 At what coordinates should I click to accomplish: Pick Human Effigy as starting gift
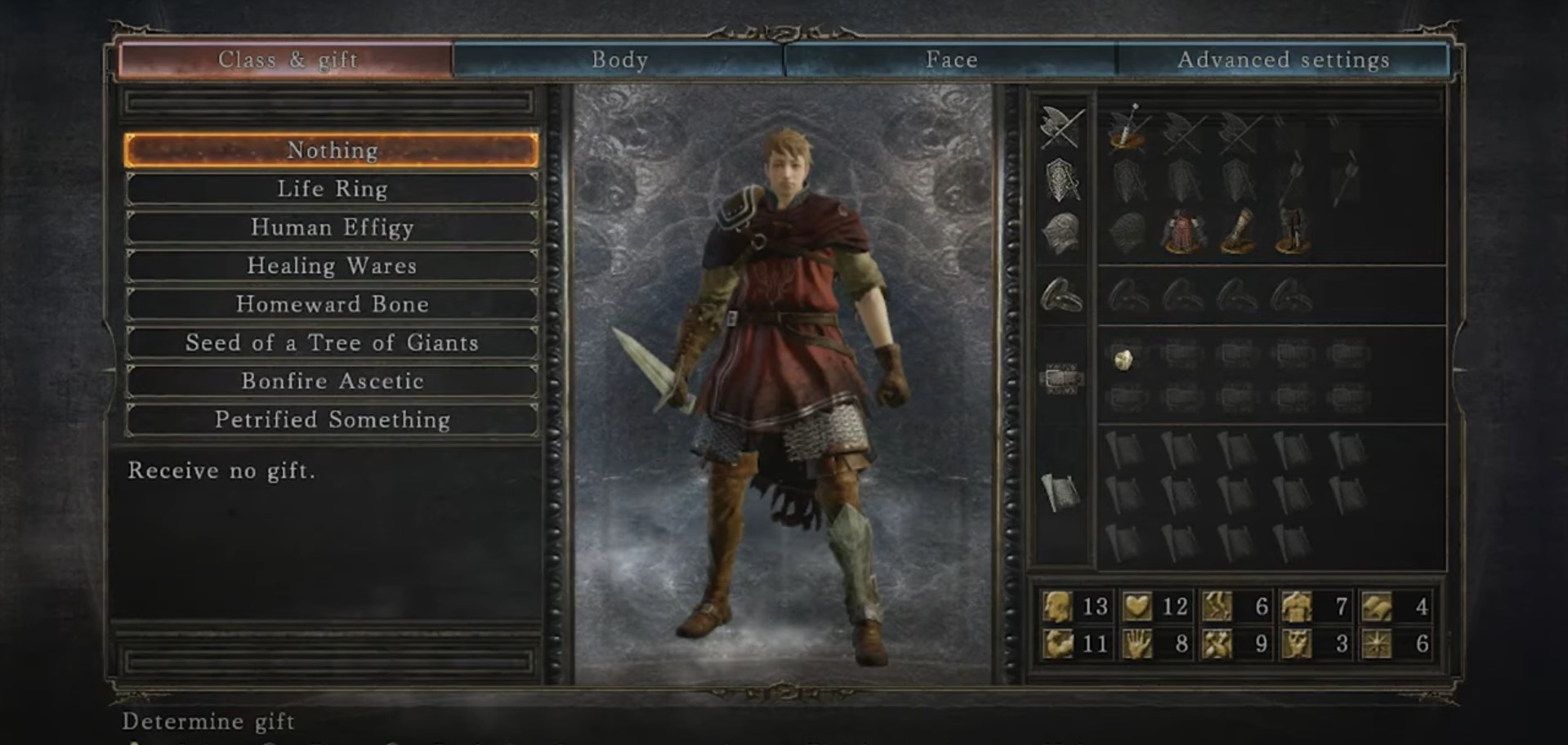[332, 227]
